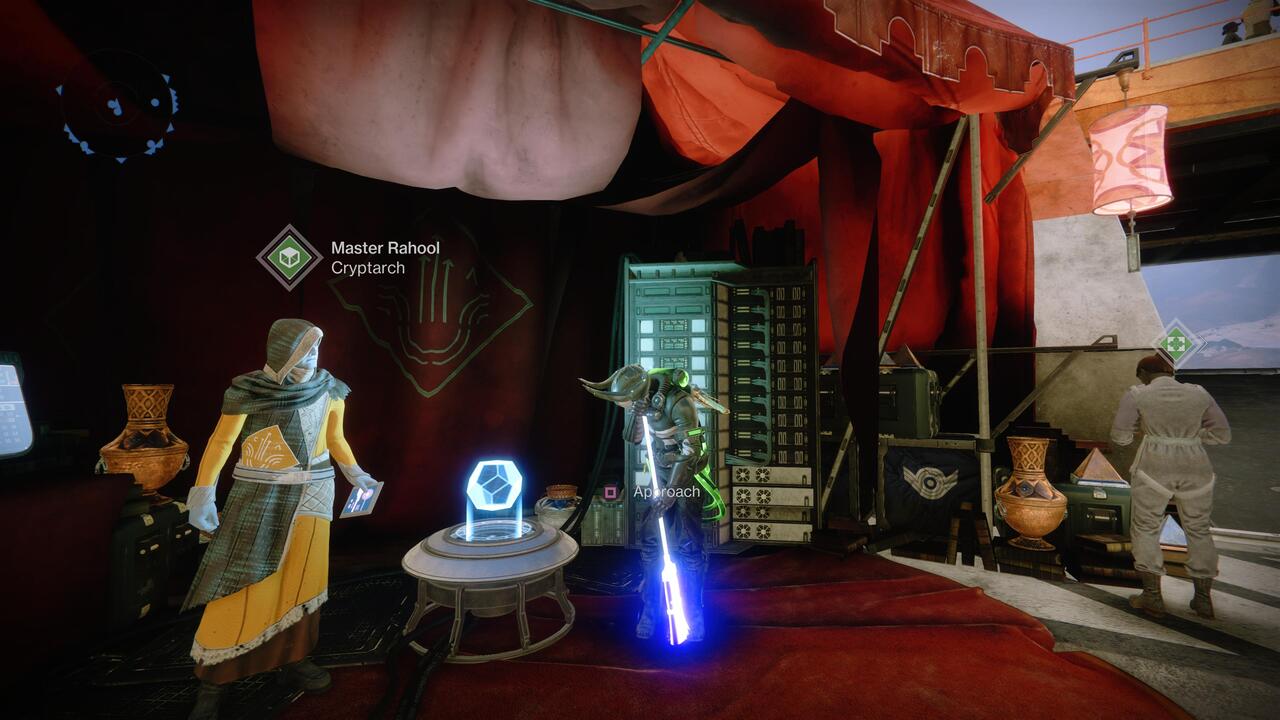Click the Master Rahool name label

click(383, 248)
